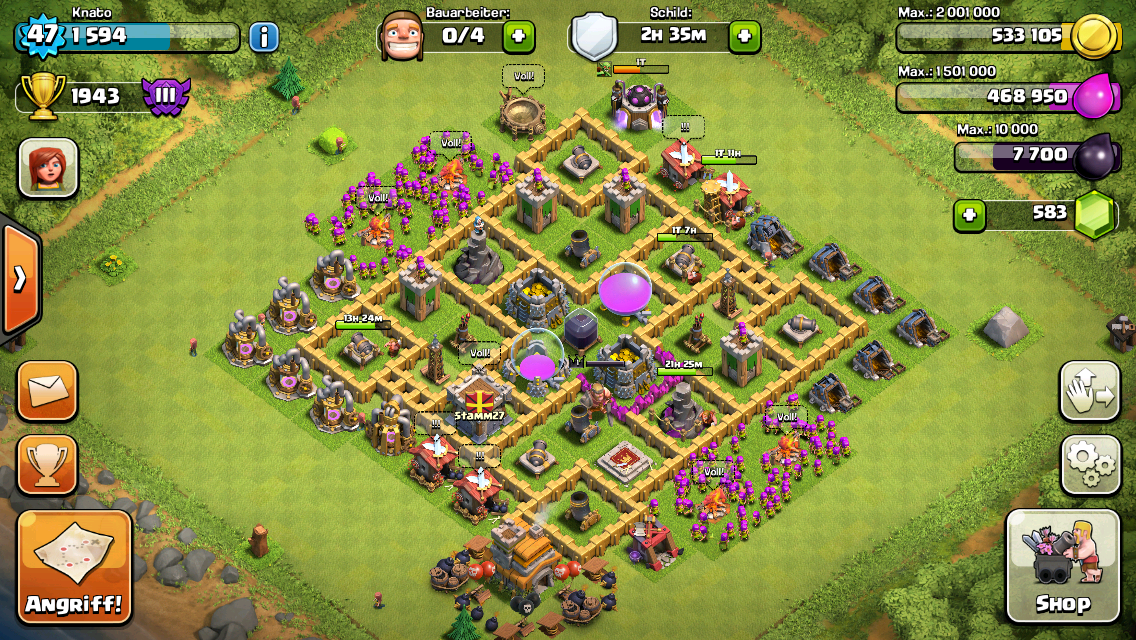
Task: Extend the shield with the green plus
Action: 744,37
